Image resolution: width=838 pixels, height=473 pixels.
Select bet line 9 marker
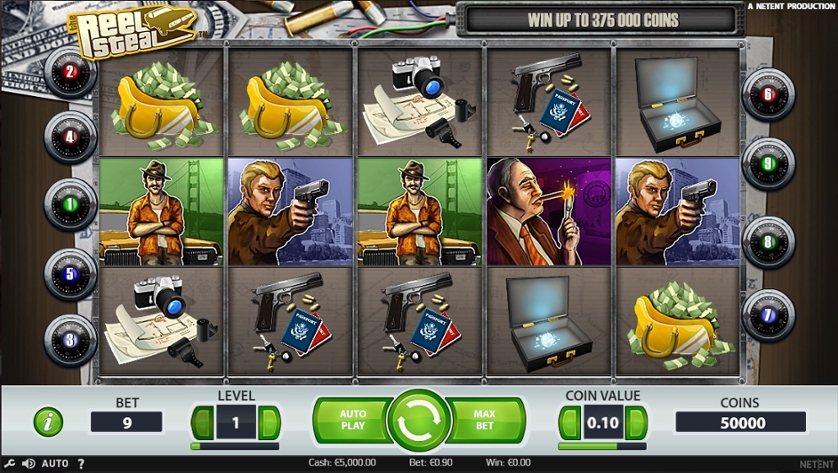(768, 163)
